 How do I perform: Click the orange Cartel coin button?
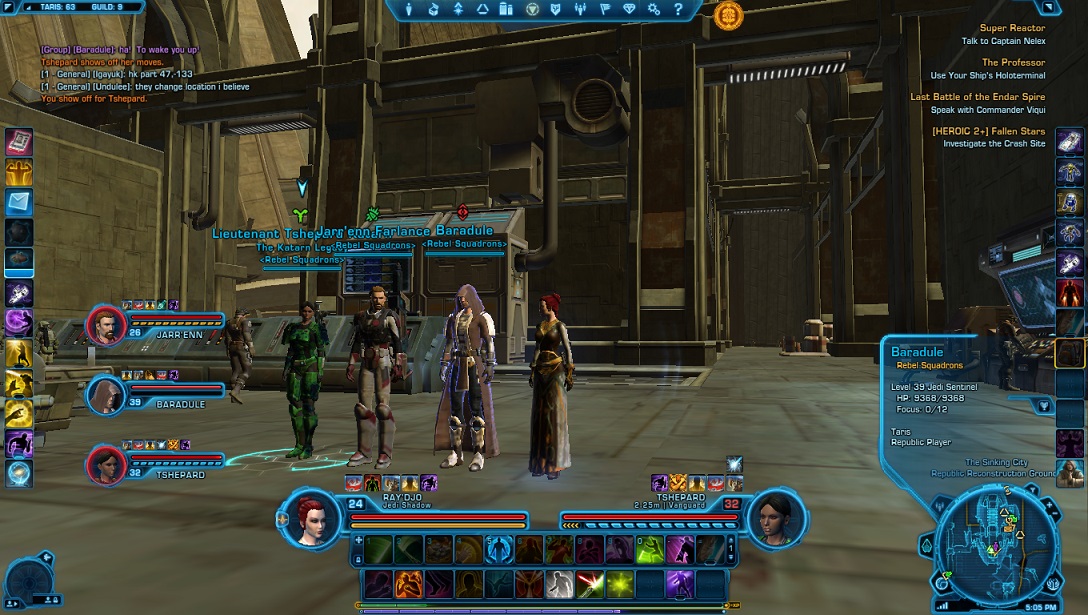pos(729,14)
